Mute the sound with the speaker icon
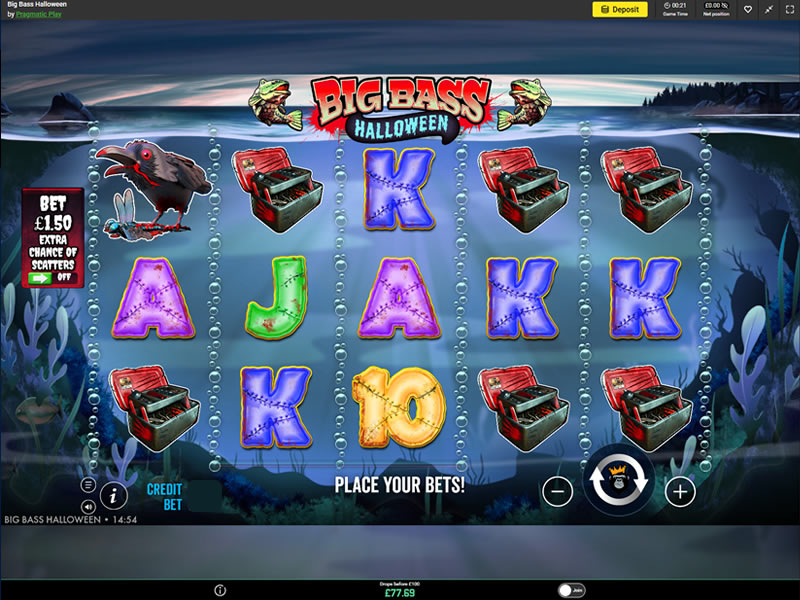Viewport: 800px width, 600px height. tap(88, 506)
